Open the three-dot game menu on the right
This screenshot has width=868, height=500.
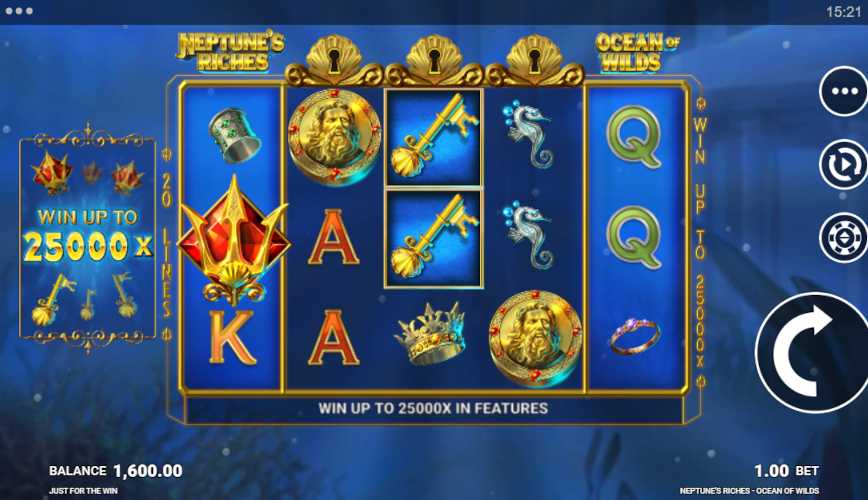click(x=842, y=92)
